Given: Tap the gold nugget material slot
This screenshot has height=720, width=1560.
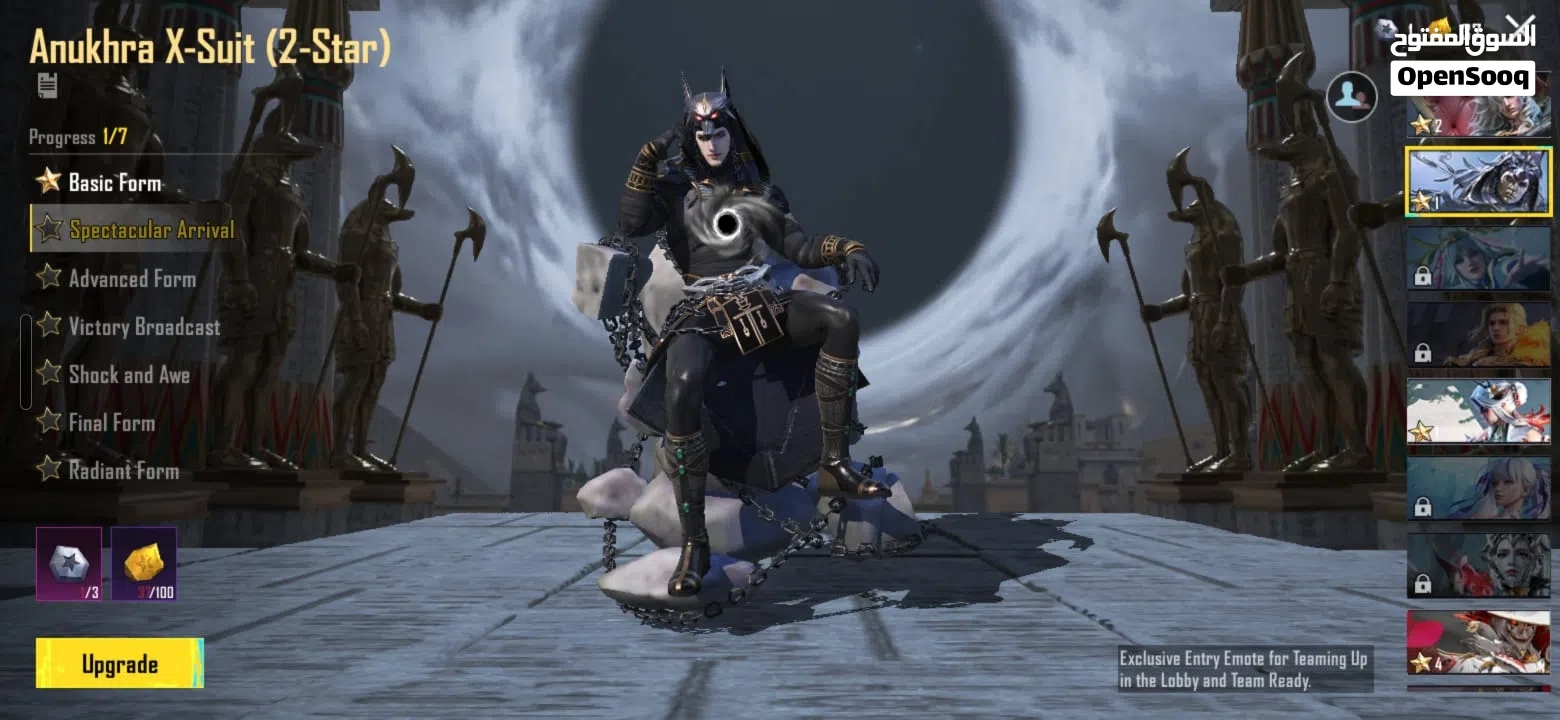Looking at the screenshot, I should click(x=144, y=564).
